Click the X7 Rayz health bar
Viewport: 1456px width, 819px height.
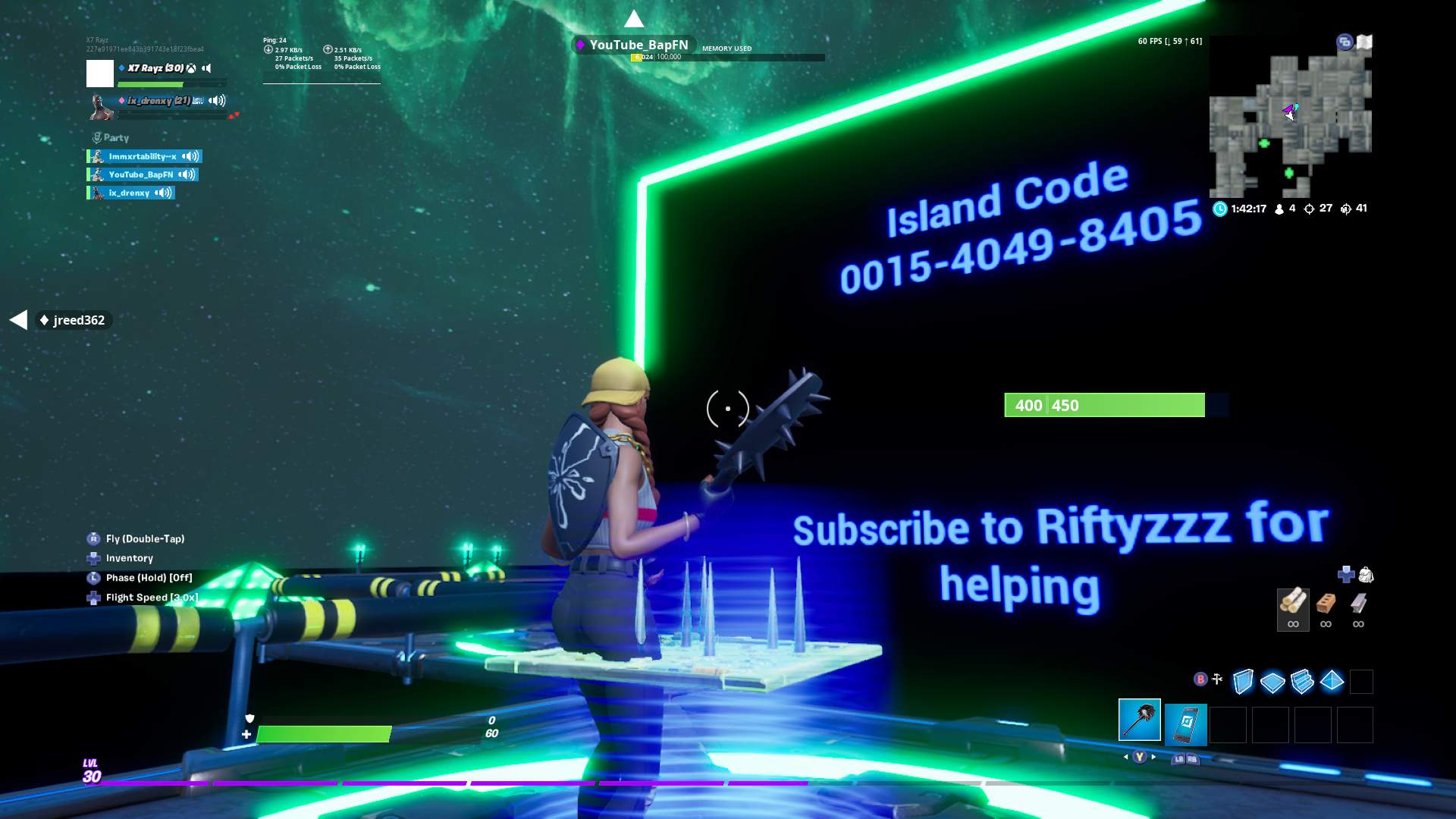(150, 83)
